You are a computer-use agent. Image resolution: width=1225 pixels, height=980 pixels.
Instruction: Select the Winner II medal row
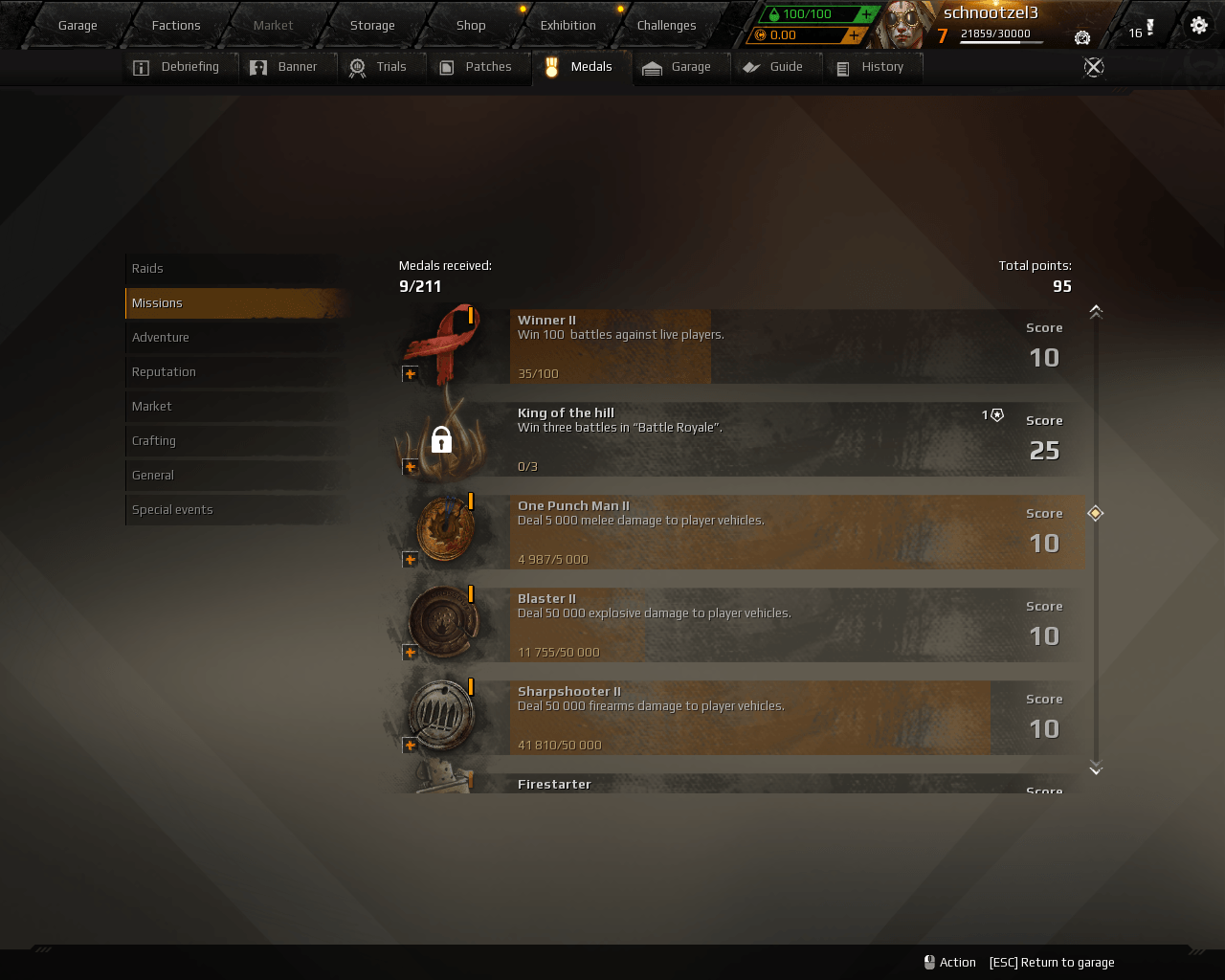[746, 346]
